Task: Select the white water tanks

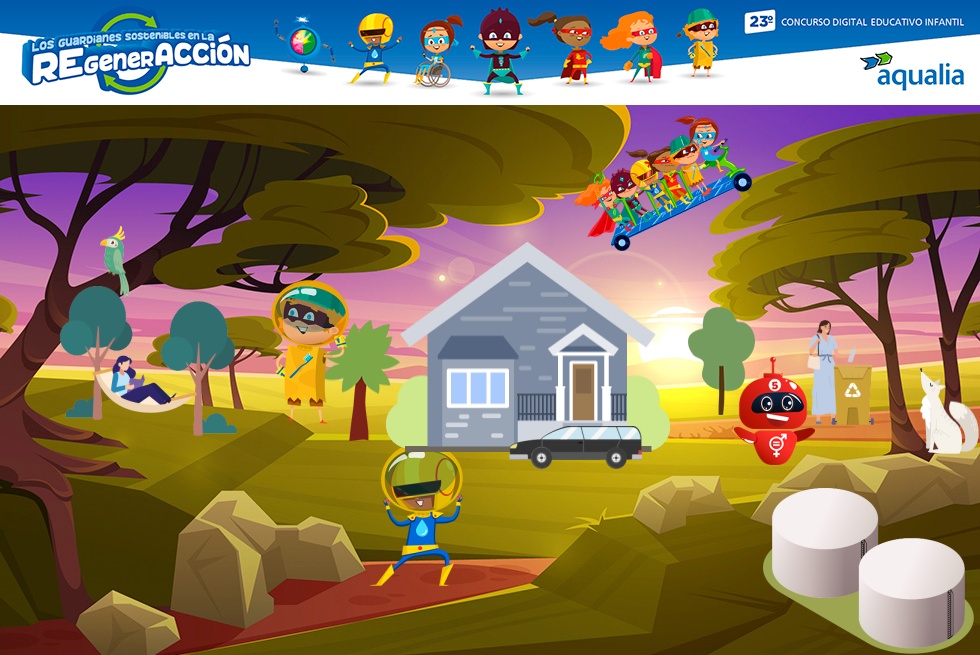Action: [865, 558]
